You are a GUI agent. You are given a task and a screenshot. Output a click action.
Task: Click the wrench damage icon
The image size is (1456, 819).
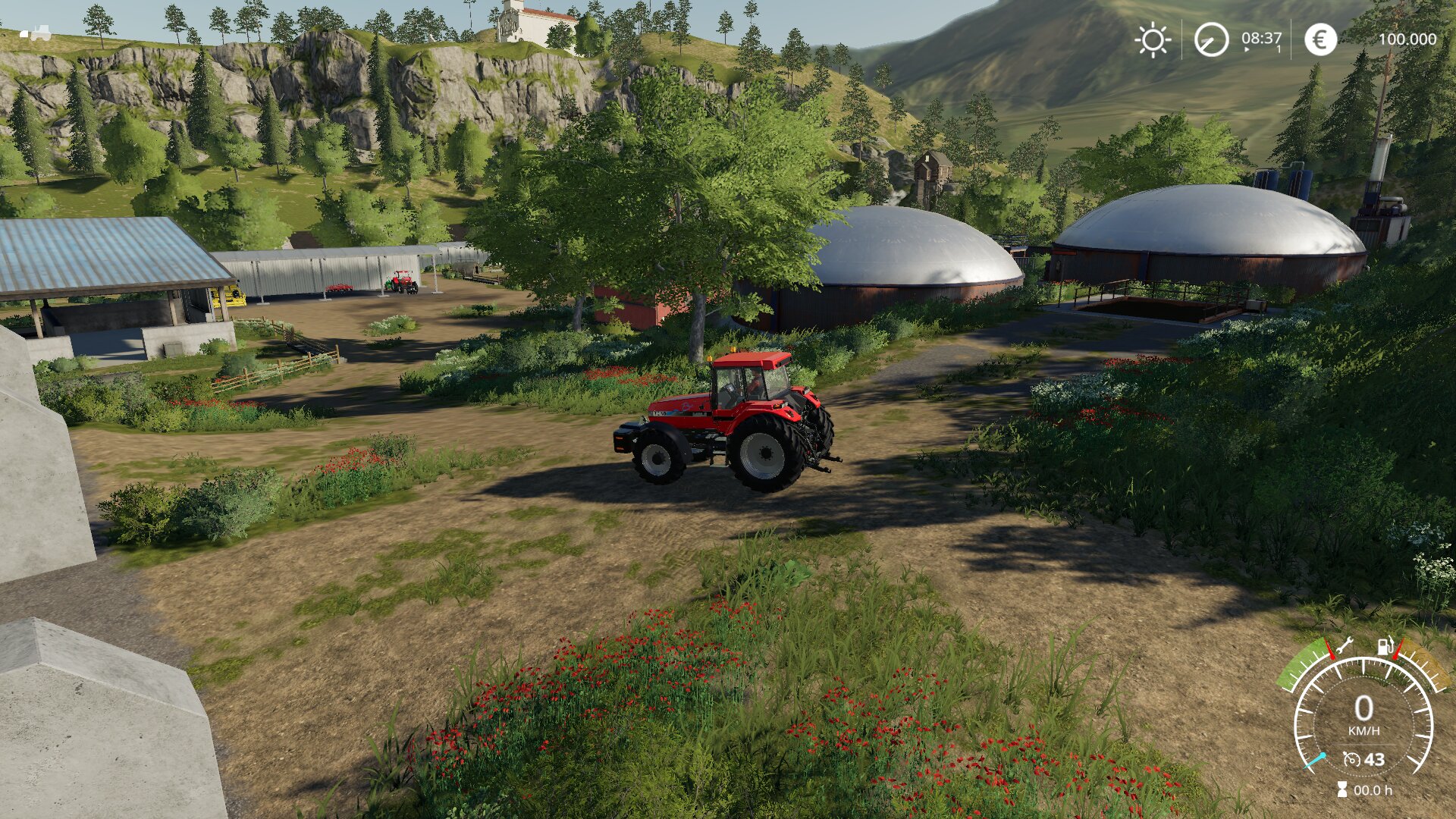point(1345,646)
